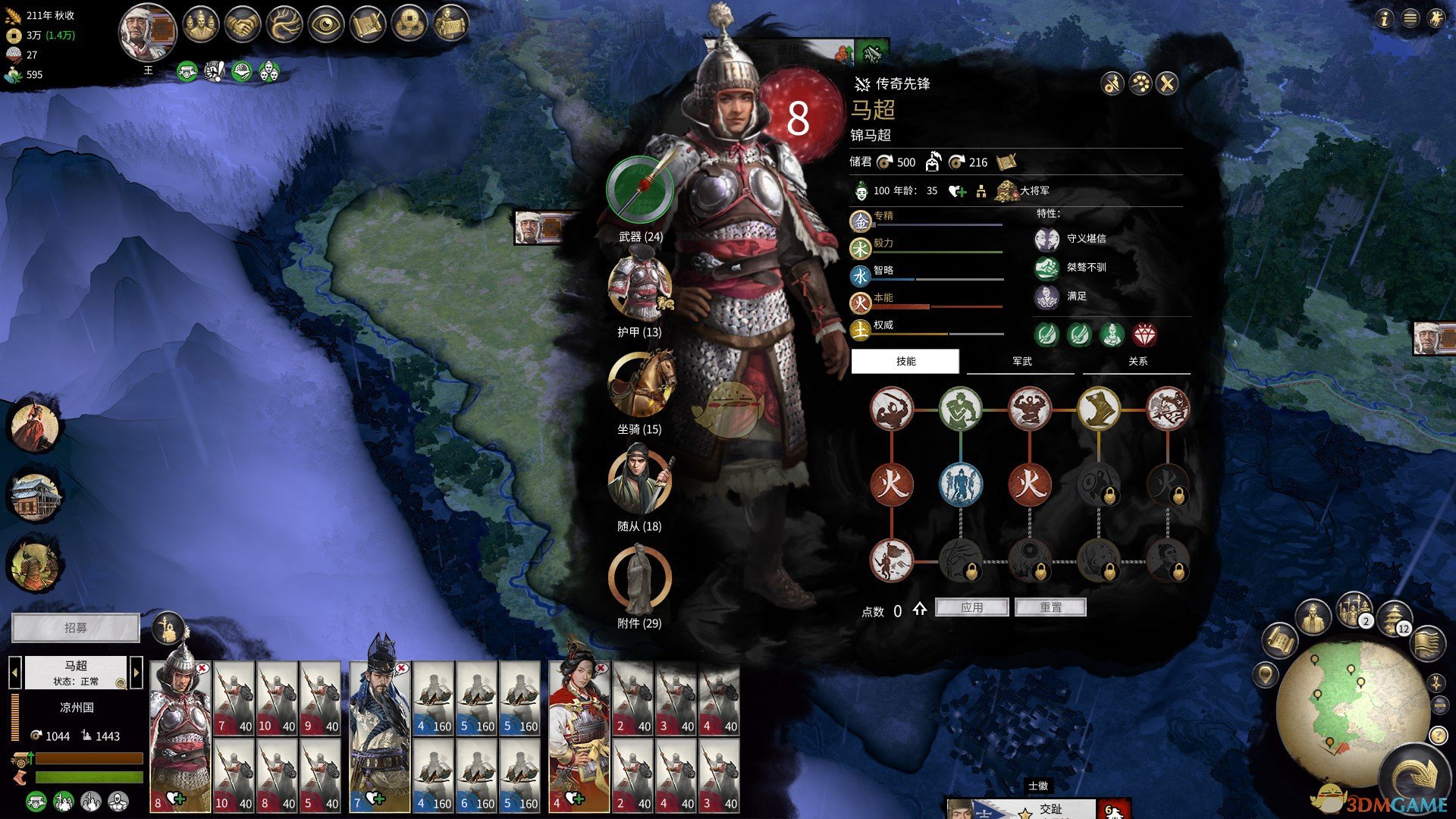The width and height of the screenshot is (1456, 819).
Task: Select the locked portrait skill node
Action: tap(1167, 562)
